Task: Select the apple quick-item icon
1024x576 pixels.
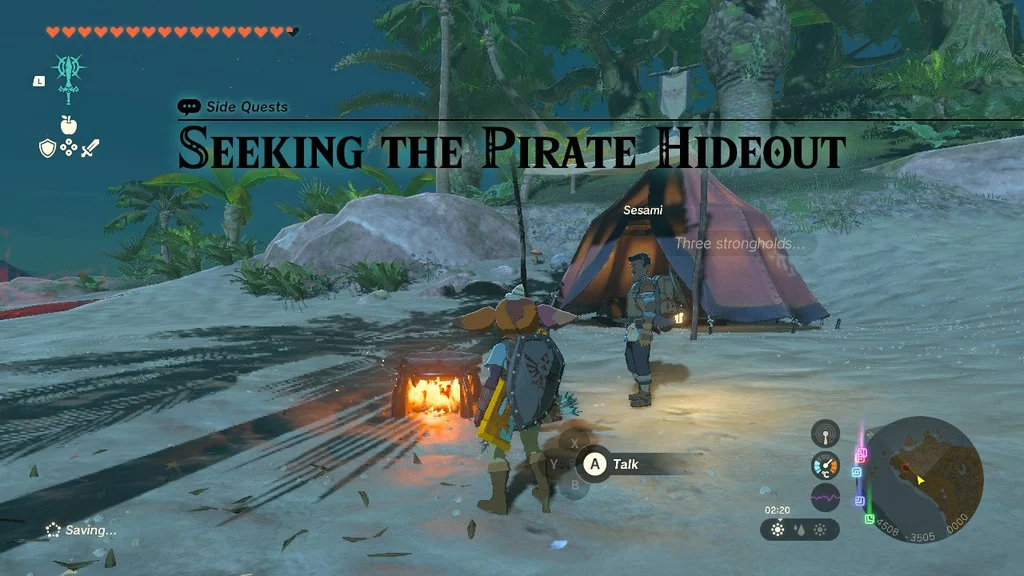Action: 68,124
